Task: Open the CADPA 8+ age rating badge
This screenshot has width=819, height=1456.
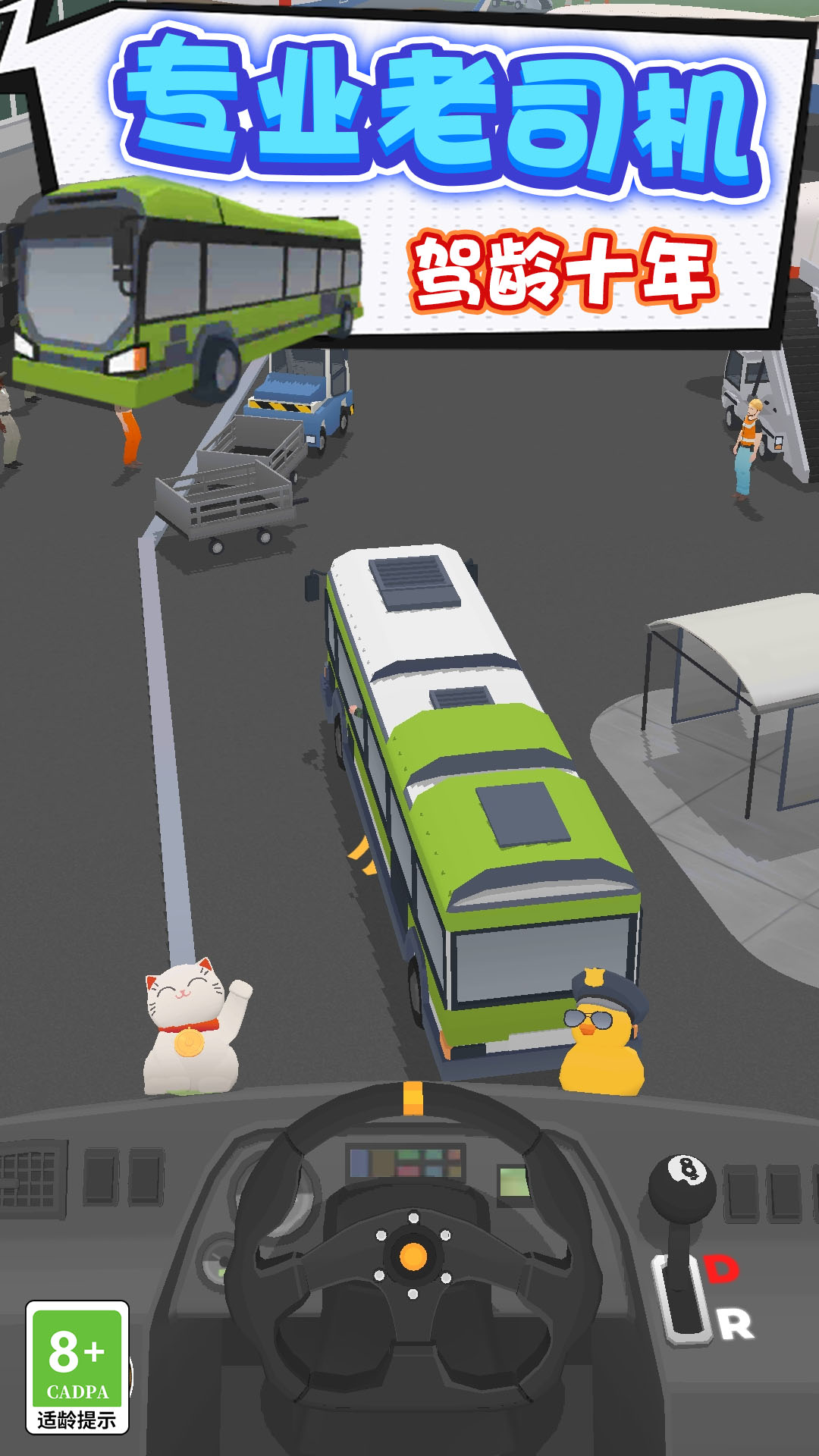Action: 77,1367
